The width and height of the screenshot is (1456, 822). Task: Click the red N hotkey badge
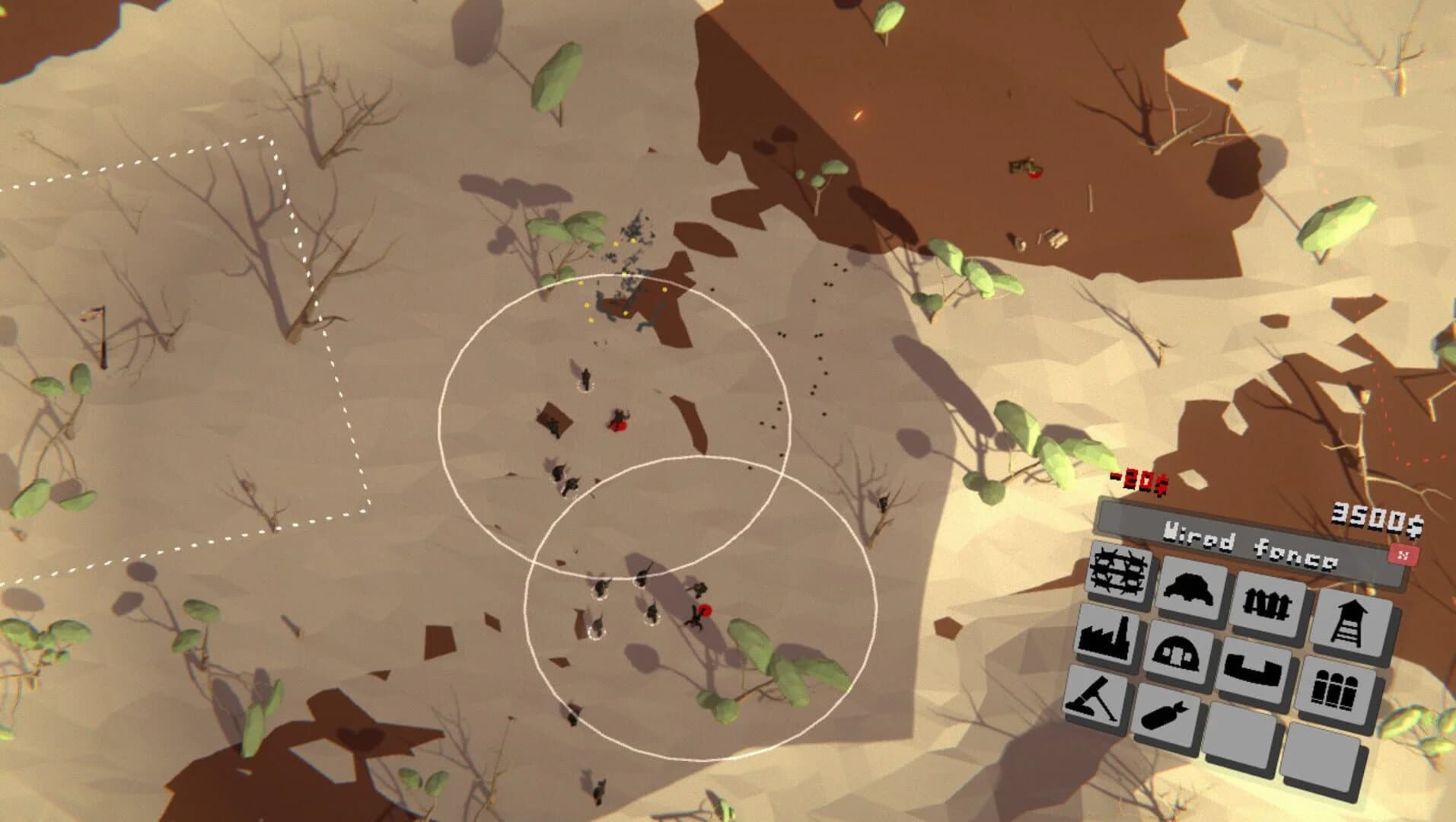pos(1404,557)
